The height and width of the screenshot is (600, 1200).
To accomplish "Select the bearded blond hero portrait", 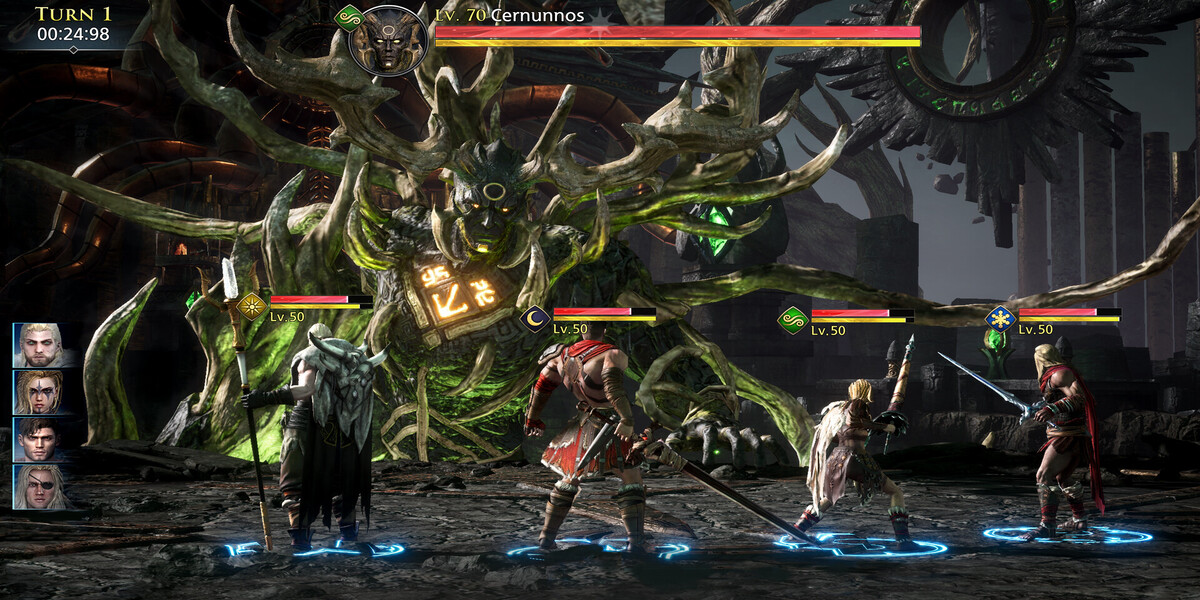I will pyautogui.click(x=39, y=345).
